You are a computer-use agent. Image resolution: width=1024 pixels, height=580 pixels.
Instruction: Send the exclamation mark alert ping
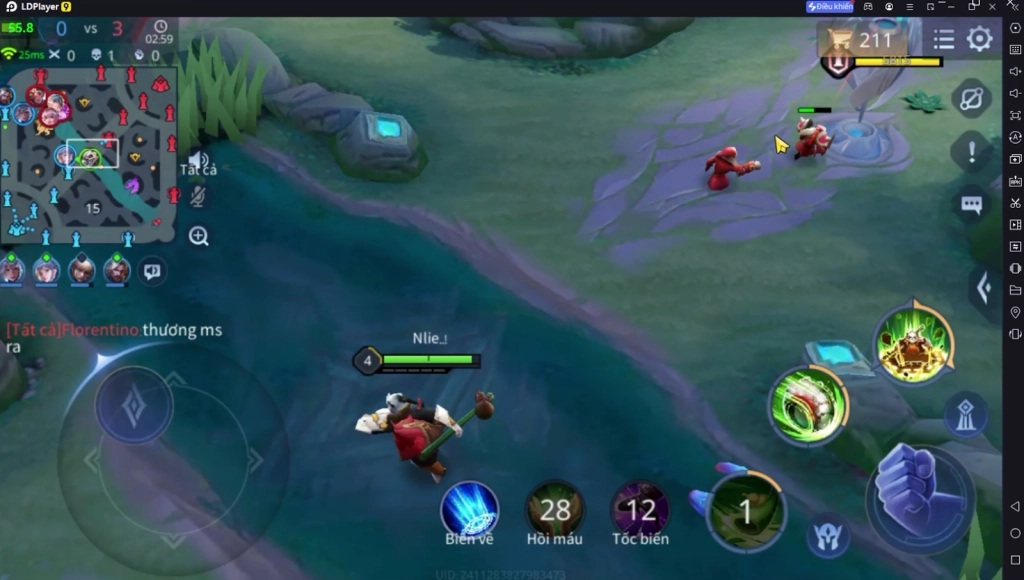pos(971,153)
